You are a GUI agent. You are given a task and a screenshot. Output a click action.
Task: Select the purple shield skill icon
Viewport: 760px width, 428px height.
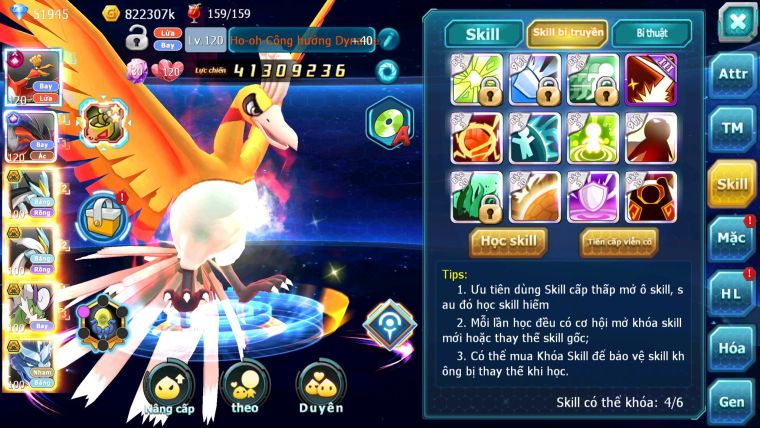click(592, 195)
